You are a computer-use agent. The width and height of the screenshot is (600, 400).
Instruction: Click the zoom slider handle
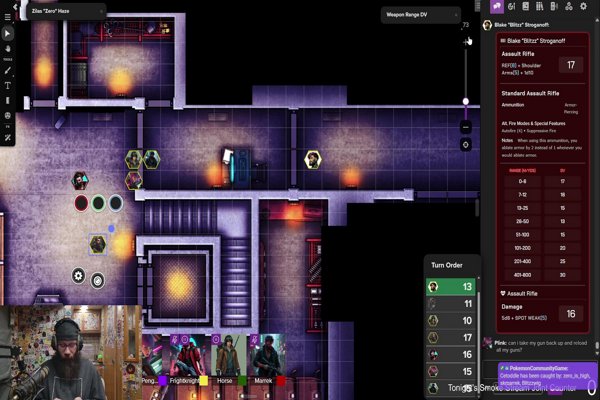coord(465,101)
